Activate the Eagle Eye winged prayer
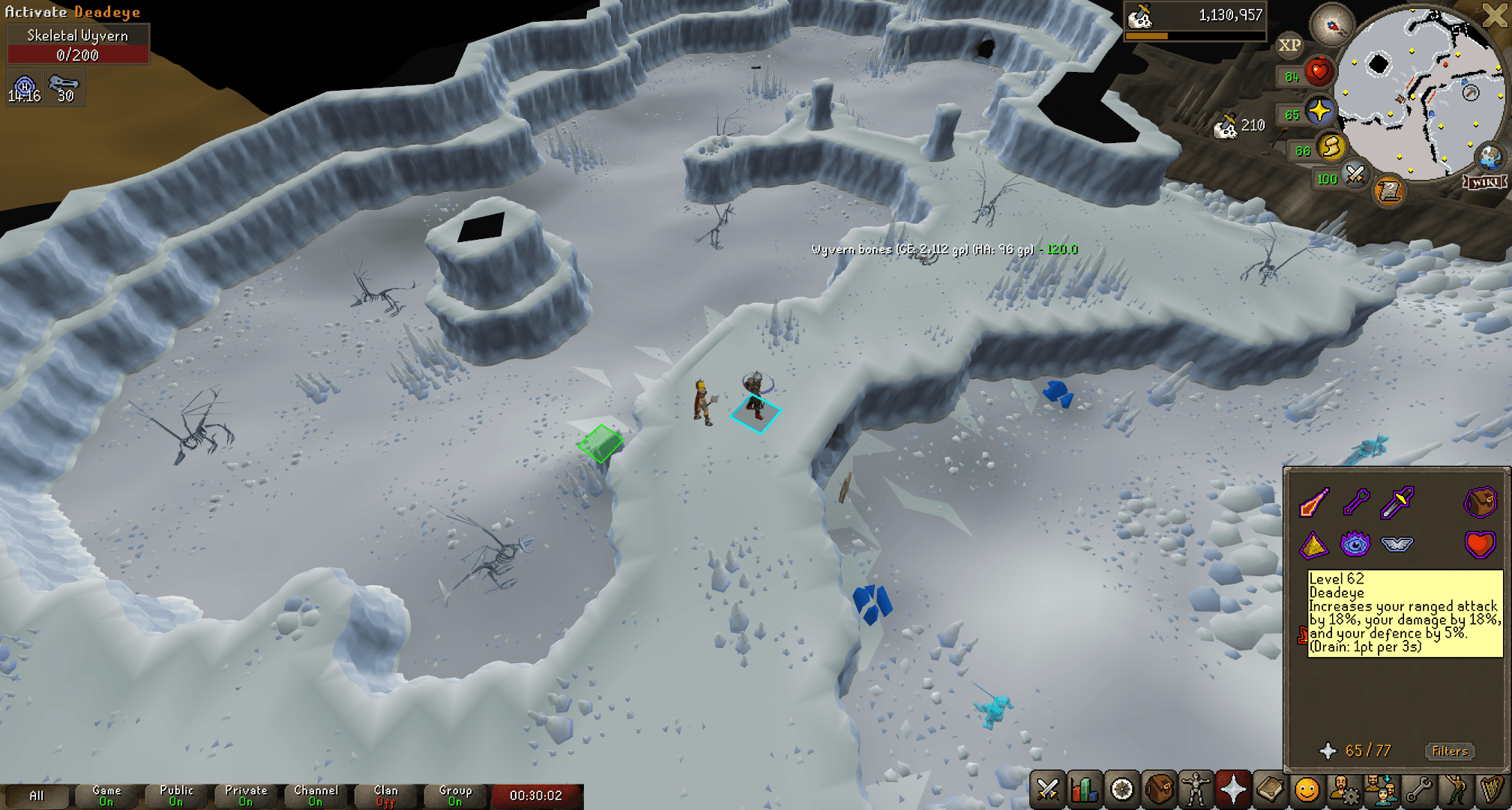The height and width of the screenshot is (810, 1512). click(x=1399, y=545)
